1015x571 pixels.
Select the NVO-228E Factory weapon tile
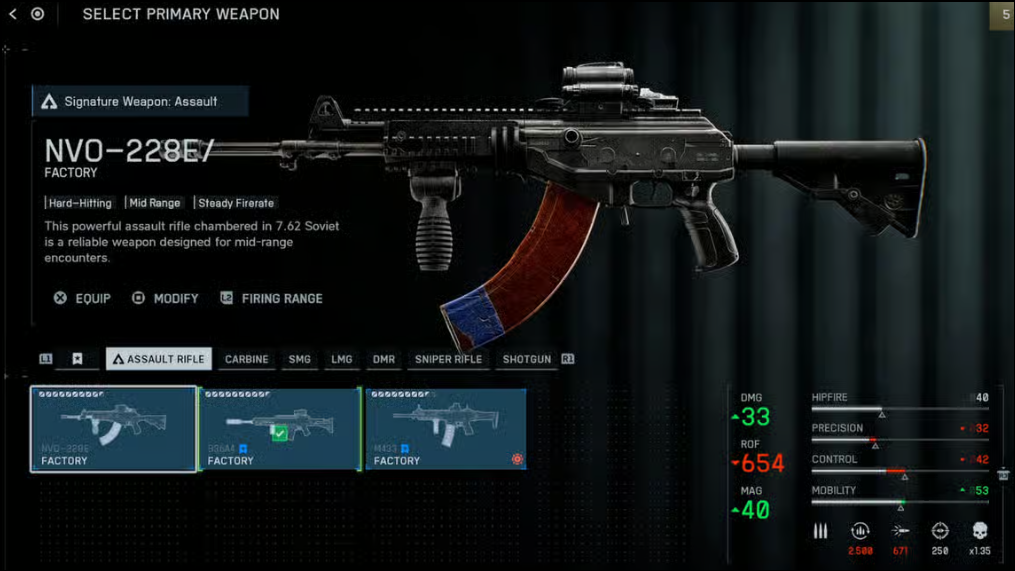click(x=114, y=429)
